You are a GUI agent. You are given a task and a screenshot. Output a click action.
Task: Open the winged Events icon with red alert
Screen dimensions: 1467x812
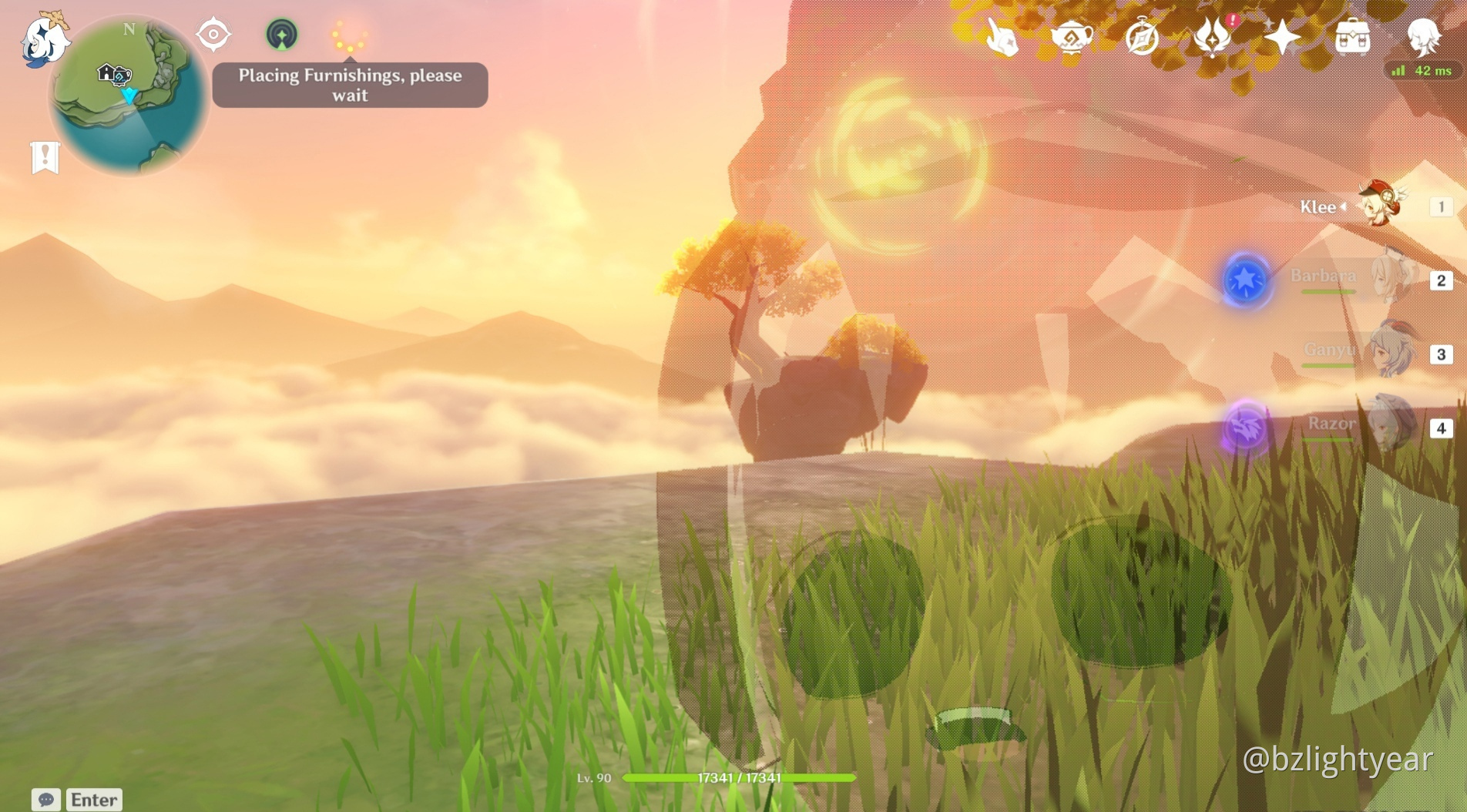[1211, 37]
